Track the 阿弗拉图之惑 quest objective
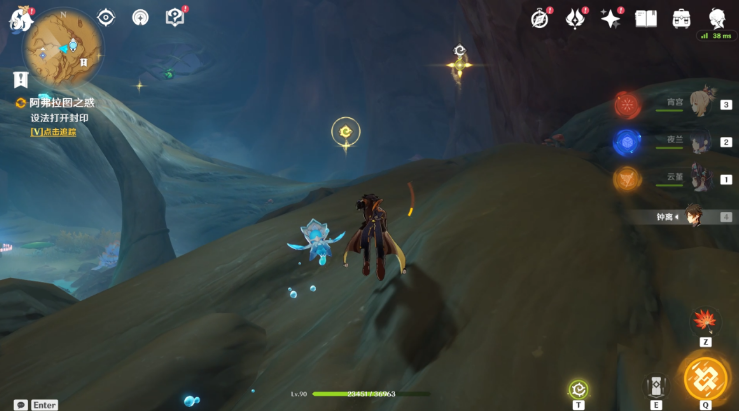This screenshot has height=411, width=739. [x=53, y=131]
